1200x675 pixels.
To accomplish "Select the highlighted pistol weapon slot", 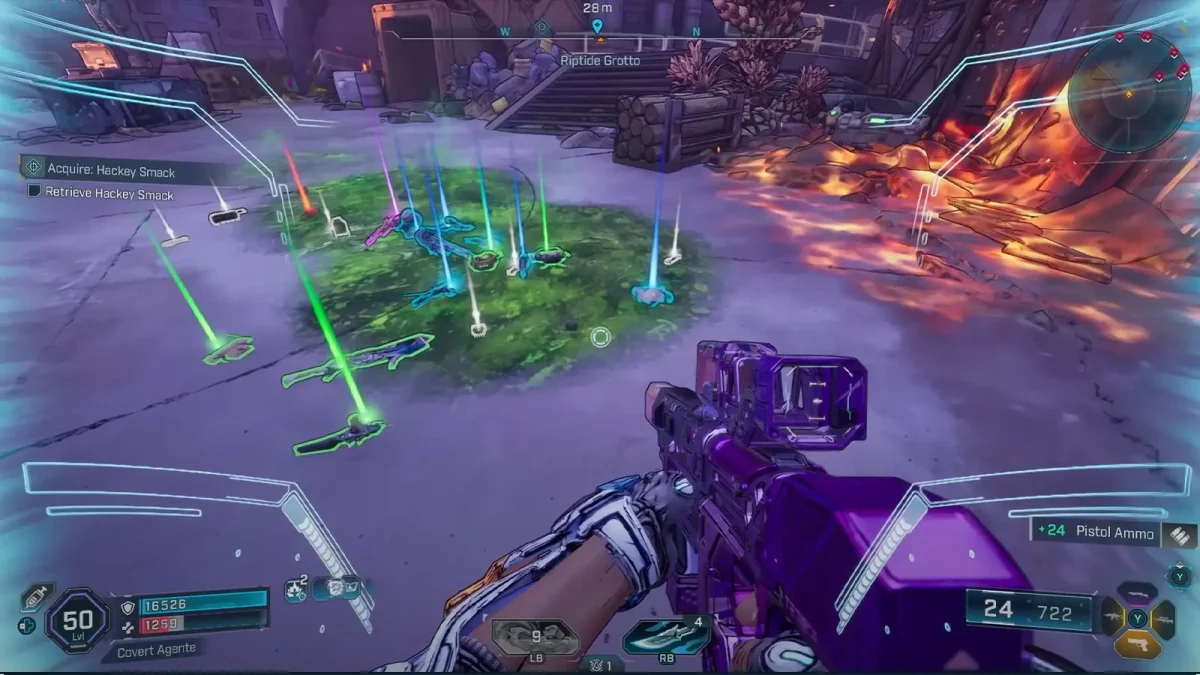I will [x=1137, y=645].
